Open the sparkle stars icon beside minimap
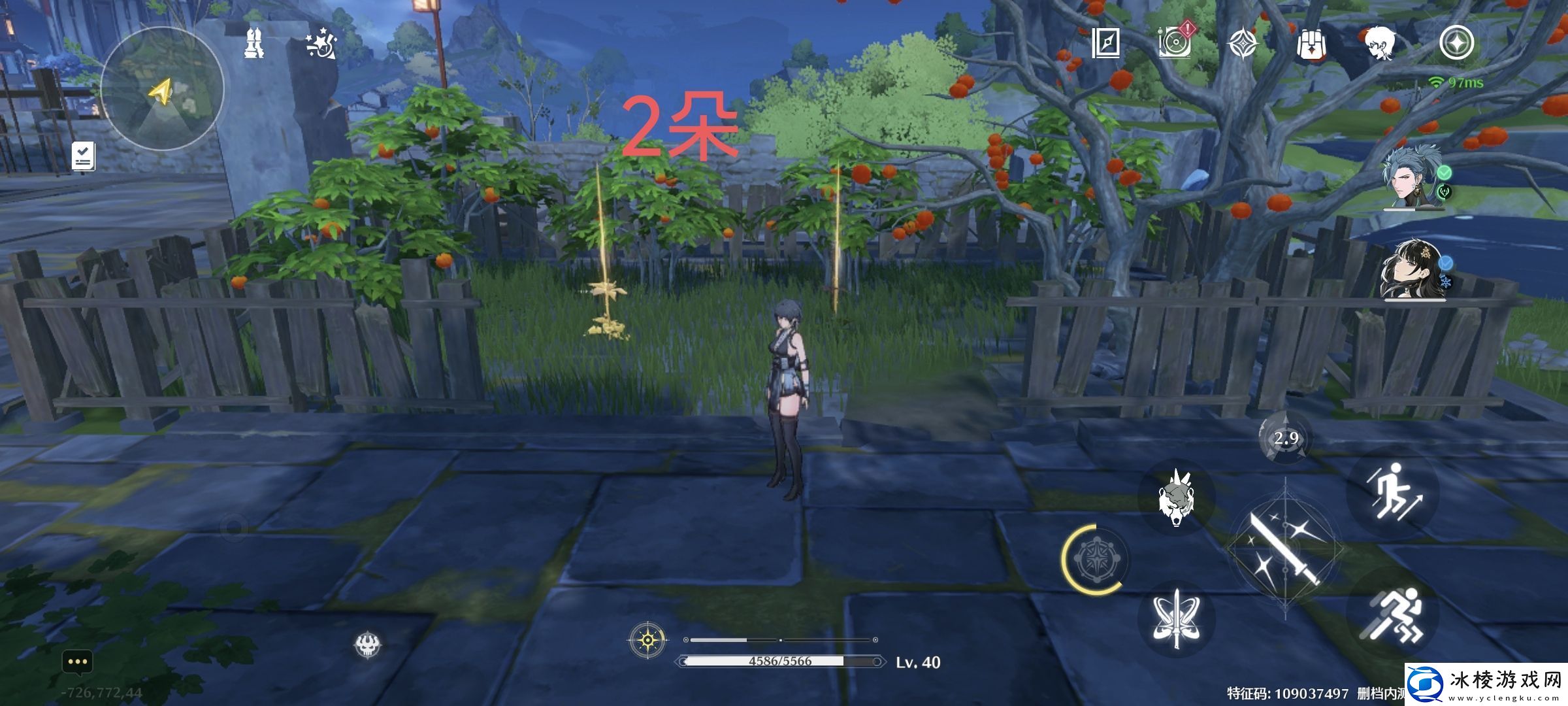 coord(321,46)
